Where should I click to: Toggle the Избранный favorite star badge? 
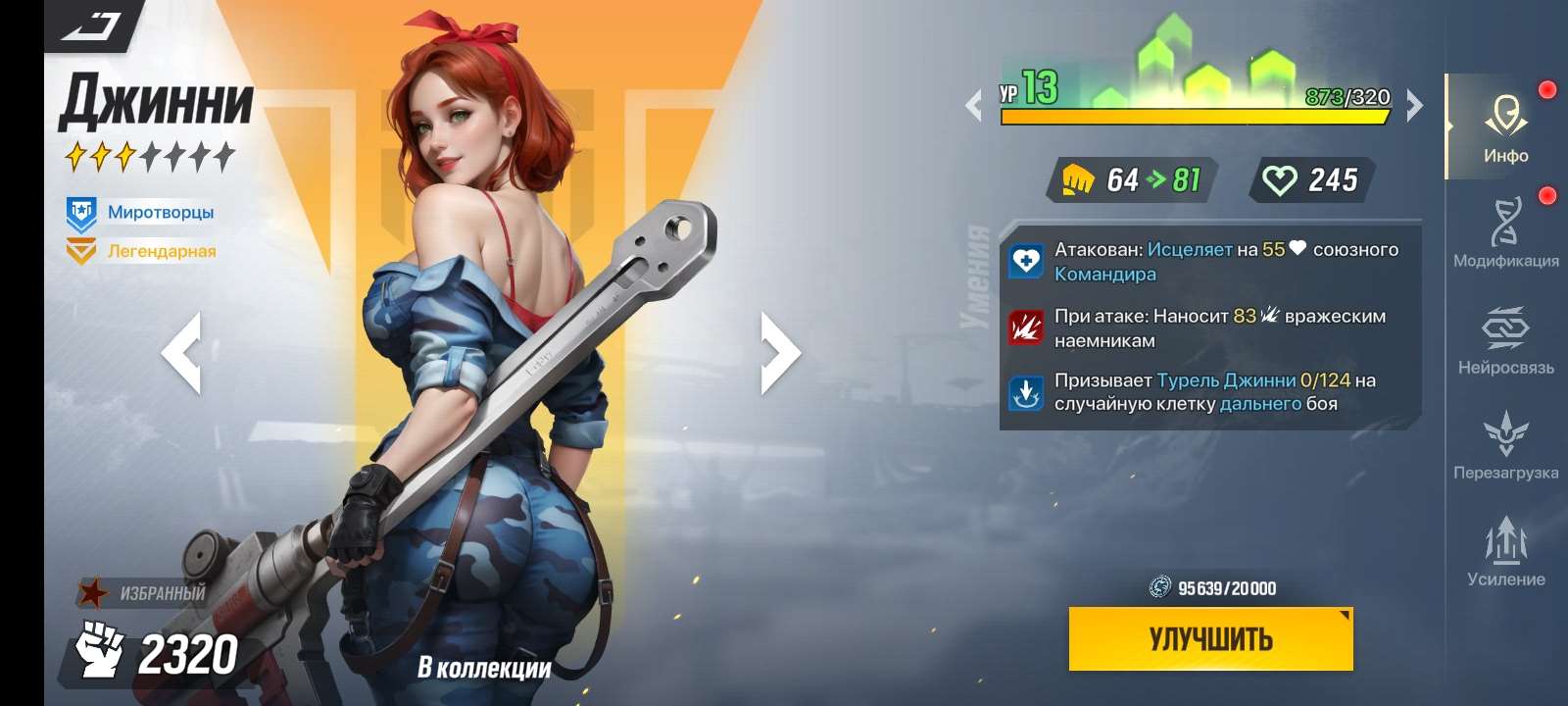[94, 591]
